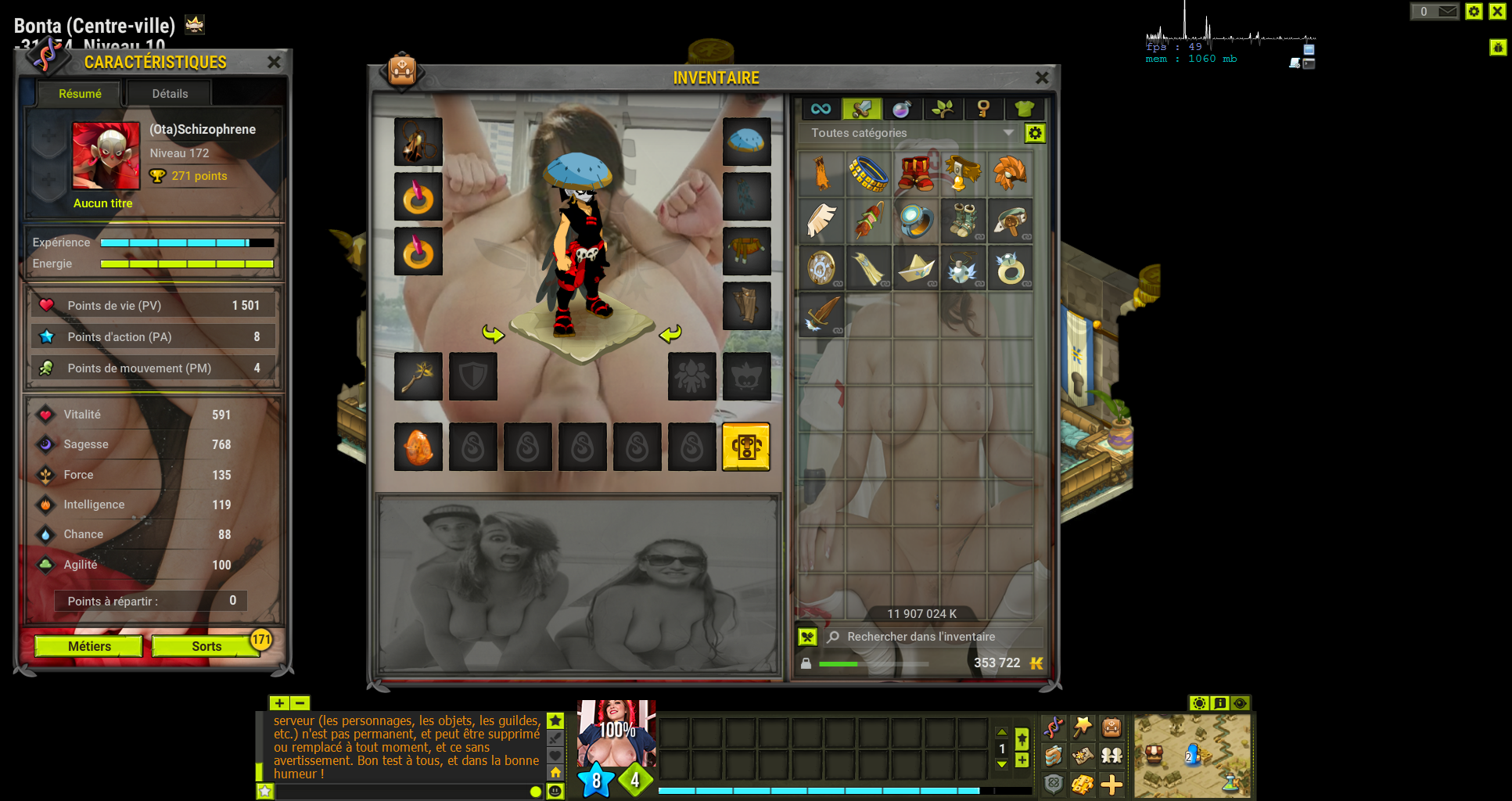Select the green shirt cosmetics tab

pos(1024,109)
